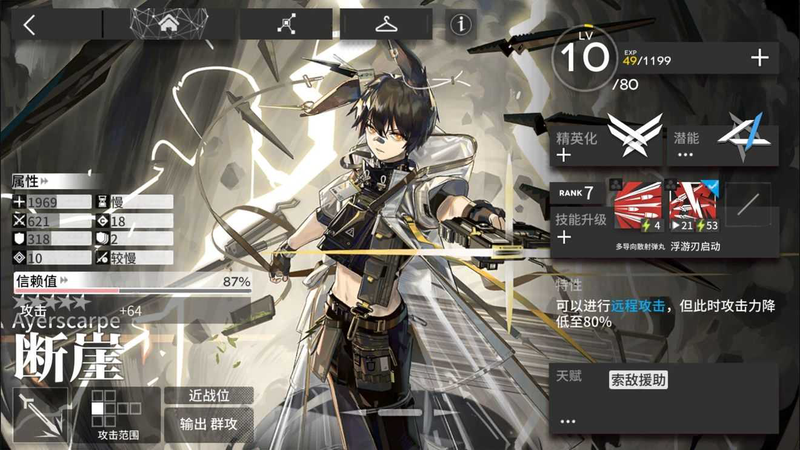The width and height of the screenshot is (800, 450).
Task: Select the 浮游刃启动 skill icon
Action: pos(695,207)
